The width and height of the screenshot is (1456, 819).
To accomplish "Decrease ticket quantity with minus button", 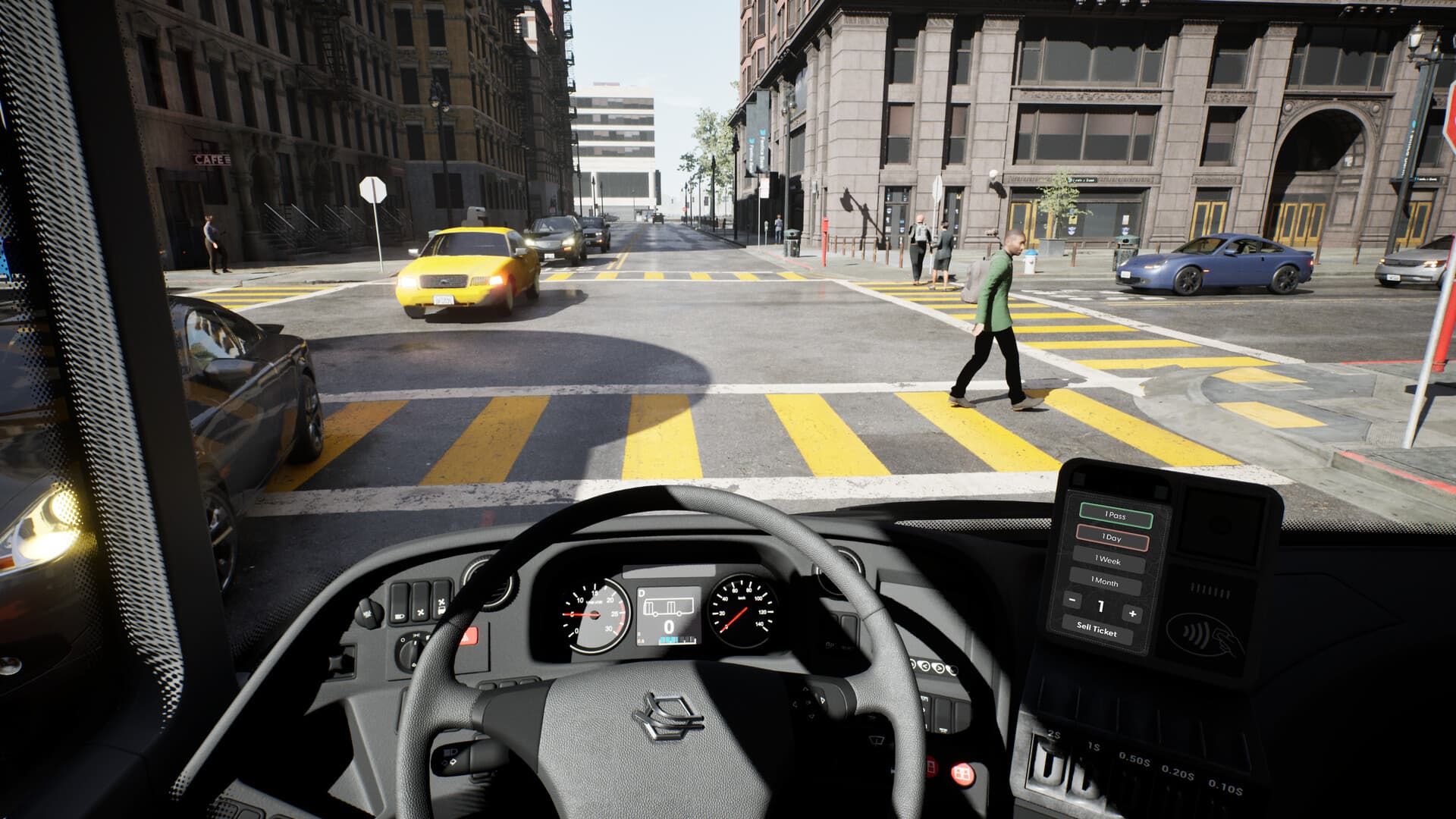I will (x=1072, y=601).
